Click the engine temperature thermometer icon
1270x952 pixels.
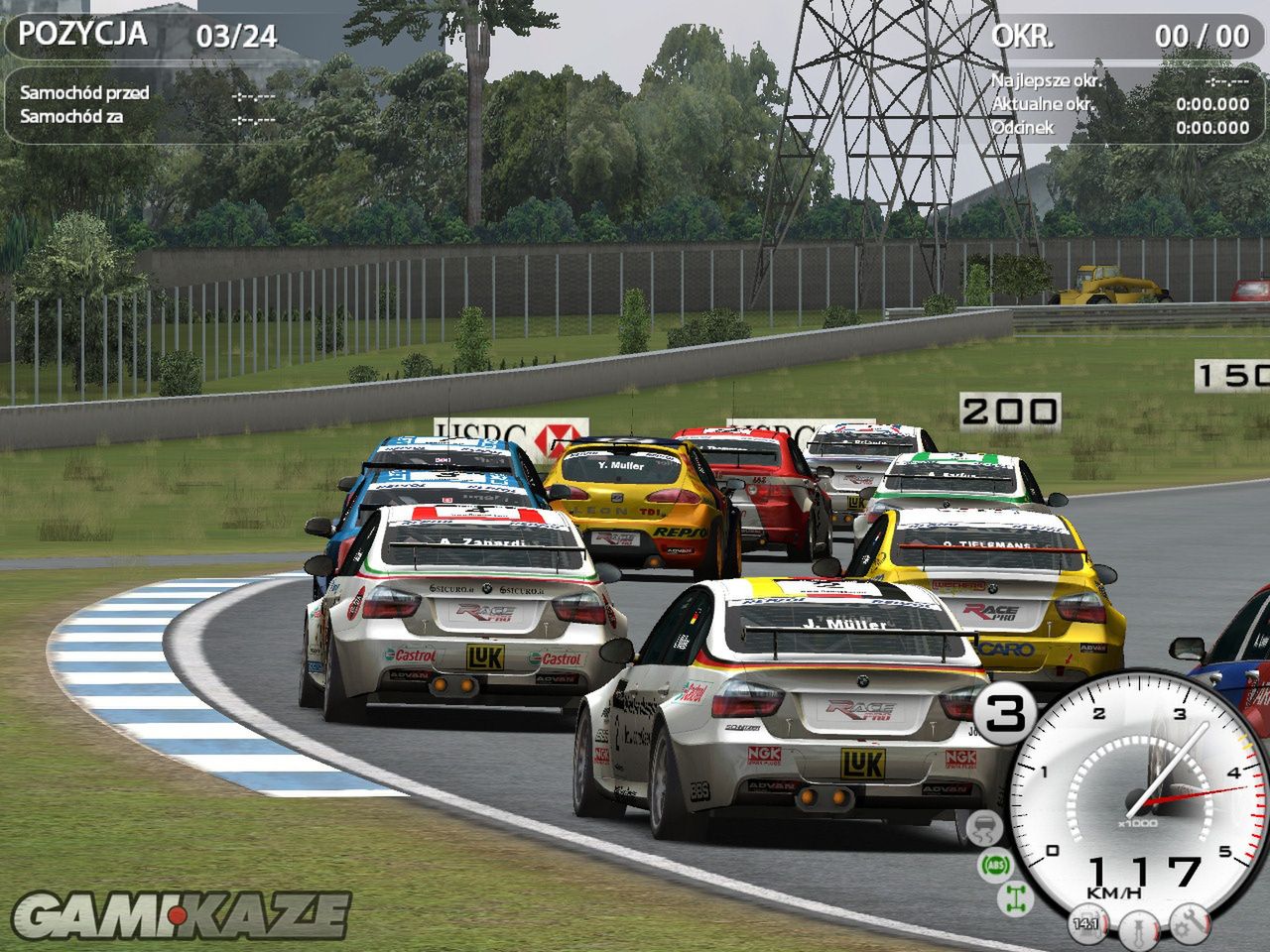point(1138,929)
